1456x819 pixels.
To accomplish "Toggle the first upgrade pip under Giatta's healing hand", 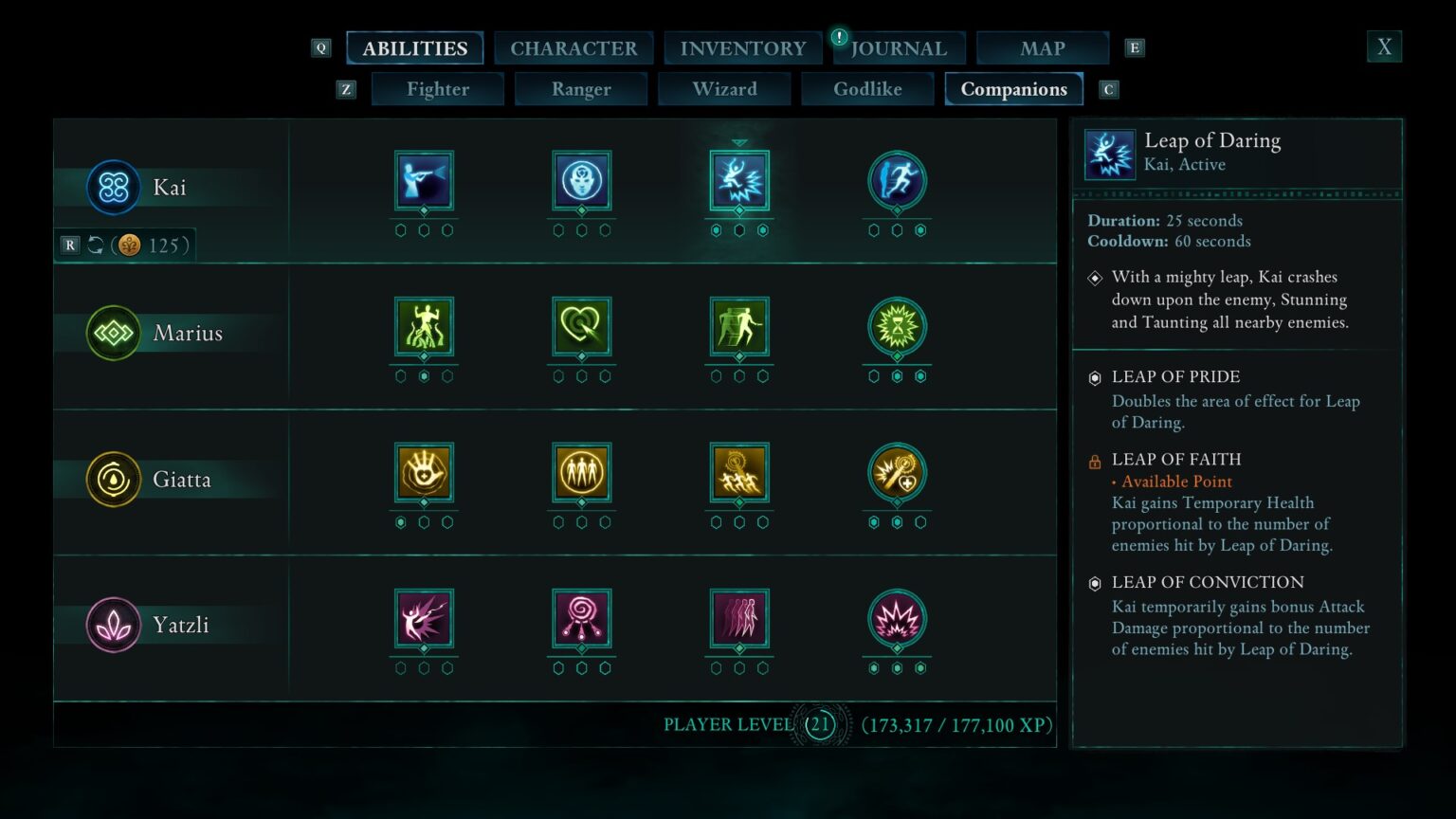I will coord(399,520).
